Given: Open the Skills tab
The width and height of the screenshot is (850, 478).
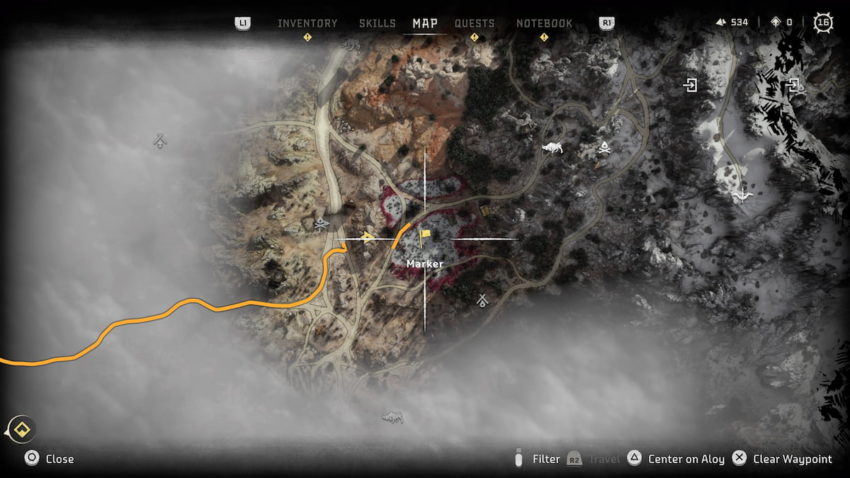Looking at the screenshot, I should [x=377, y=23].
